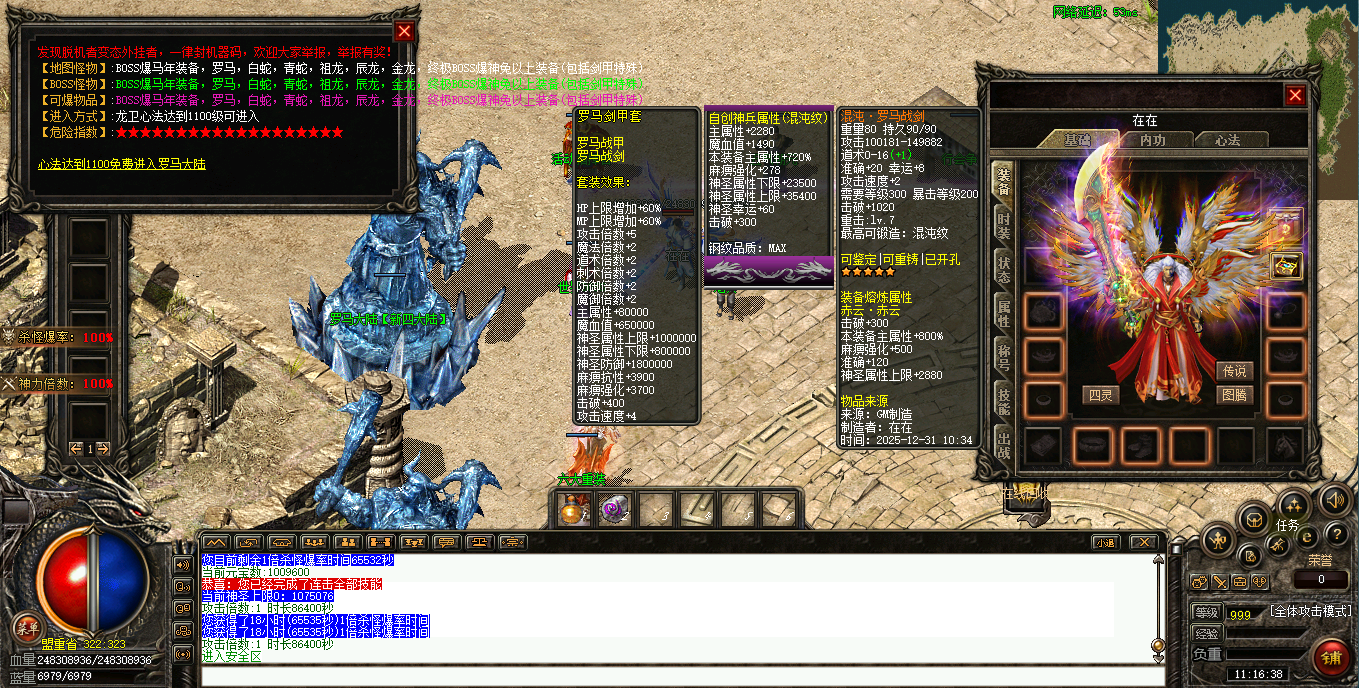Open the red 铺 shop button

tap(1331, 657)
